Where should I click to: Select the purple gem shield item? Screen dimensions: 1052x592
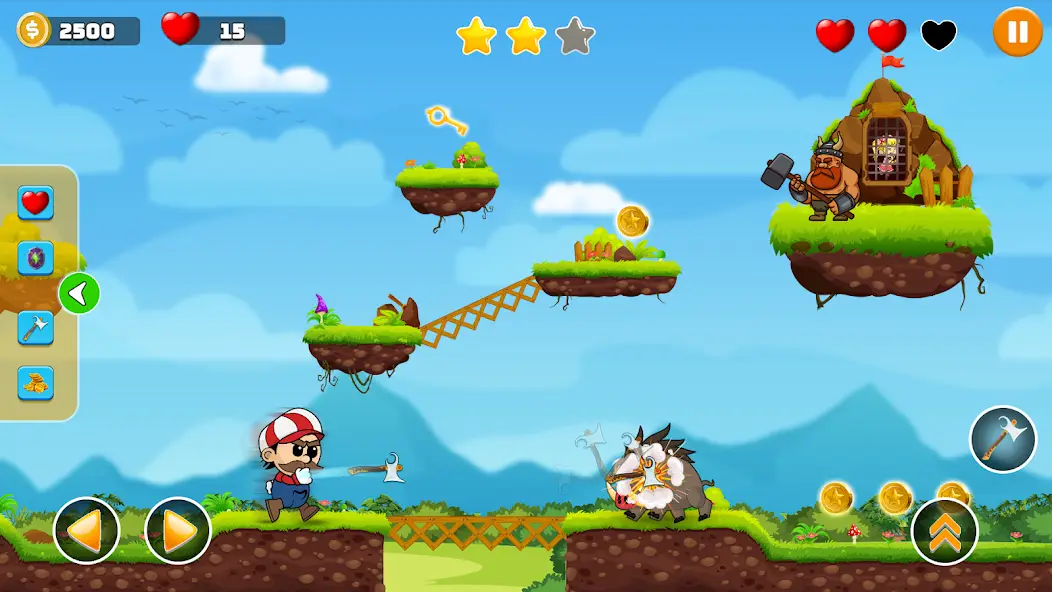point(36,259)
